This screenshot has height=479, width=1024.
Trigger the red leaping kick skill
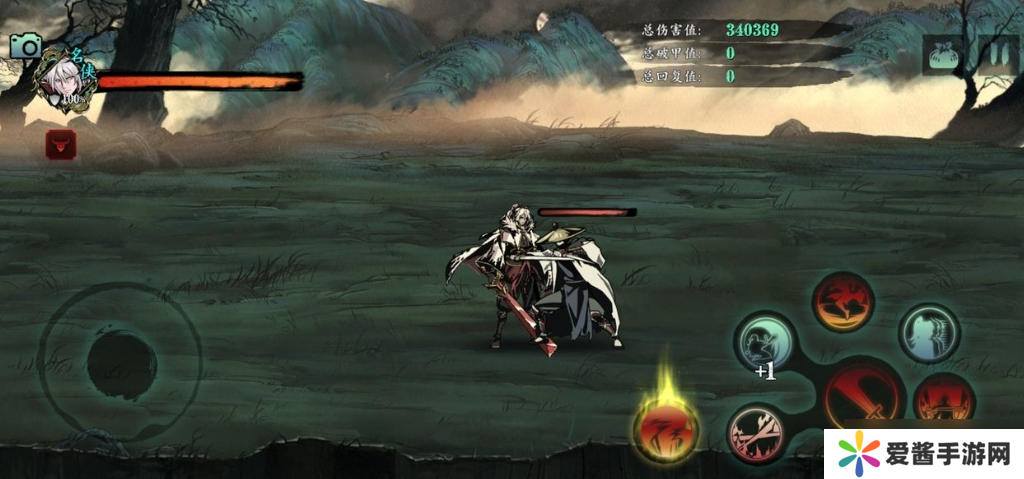pyautogui.click(x=842, y=300)
